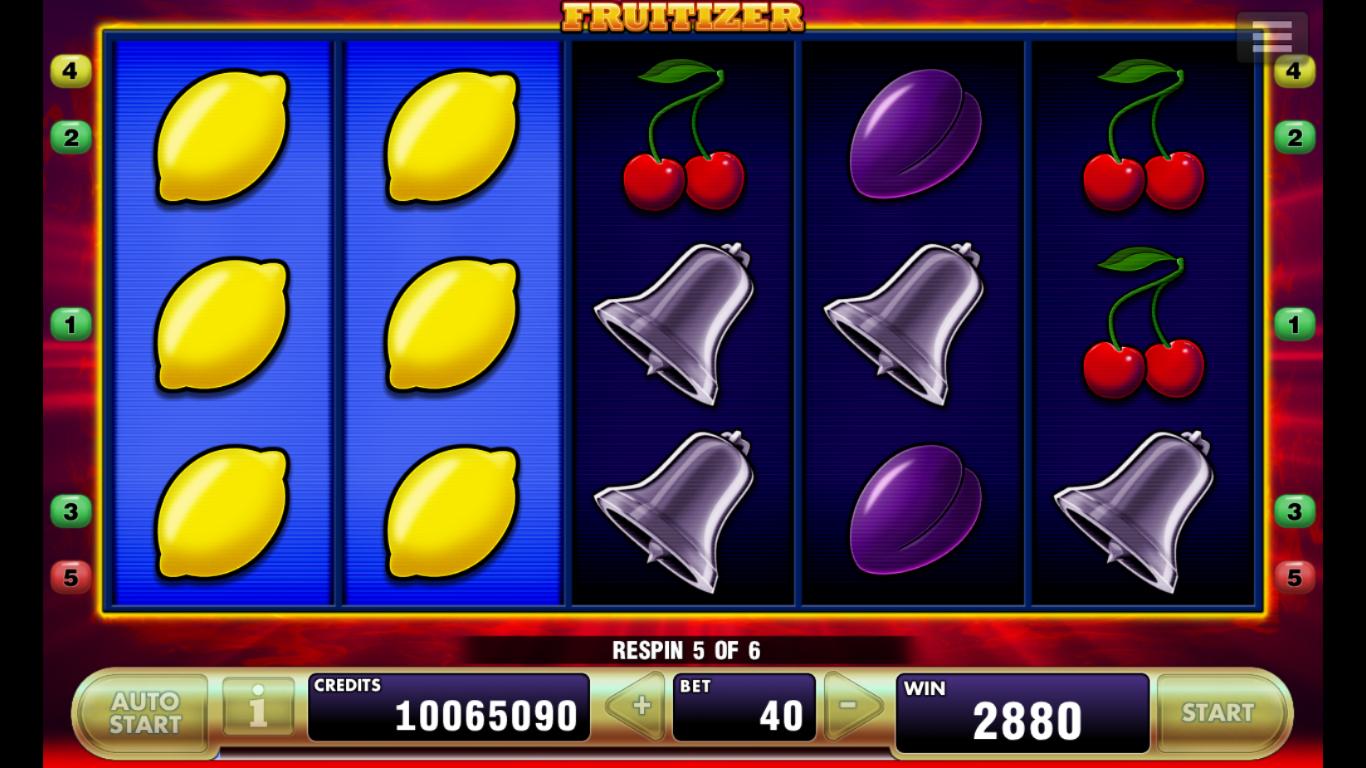Click the CREDITS display field
This screenshot has width=1366, height=768.
coord(450,711)
